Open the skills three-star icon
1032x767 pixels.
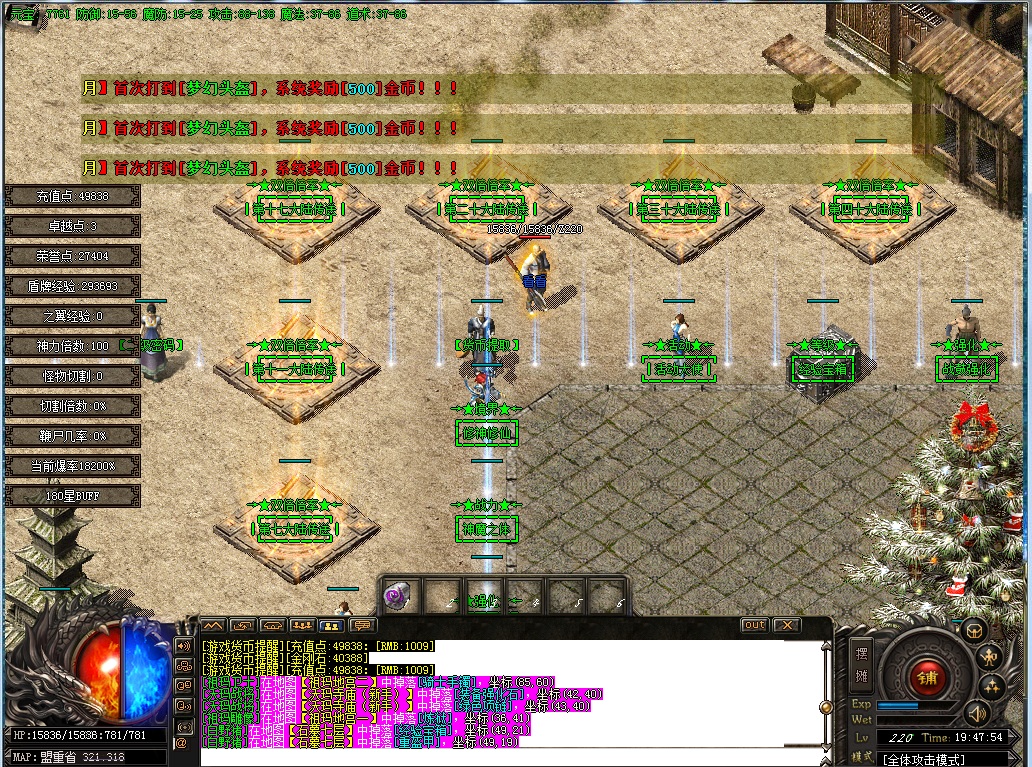991,686
